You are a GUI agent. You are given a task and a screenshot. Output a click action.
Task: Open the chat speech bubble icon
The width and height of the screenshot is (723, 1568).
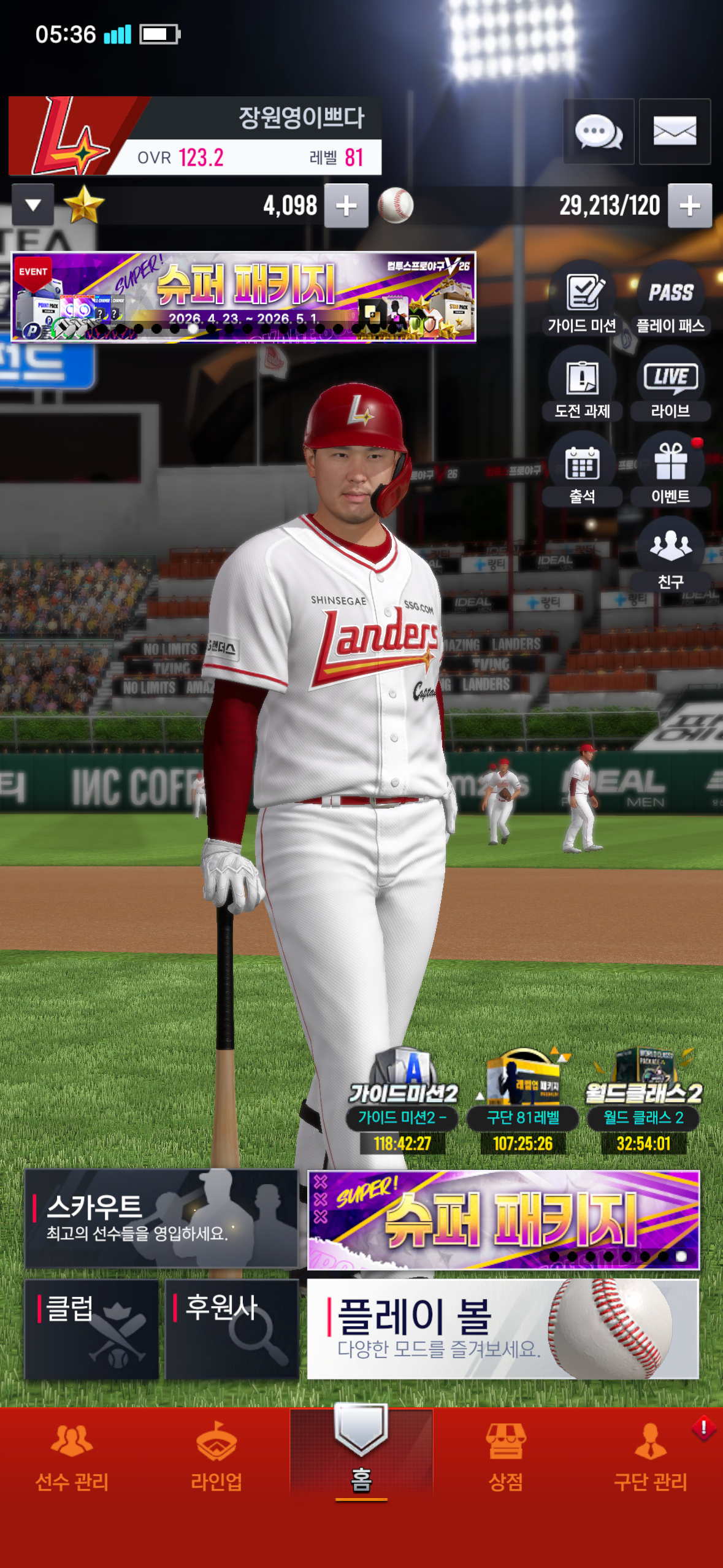click(x=599, y=131)
